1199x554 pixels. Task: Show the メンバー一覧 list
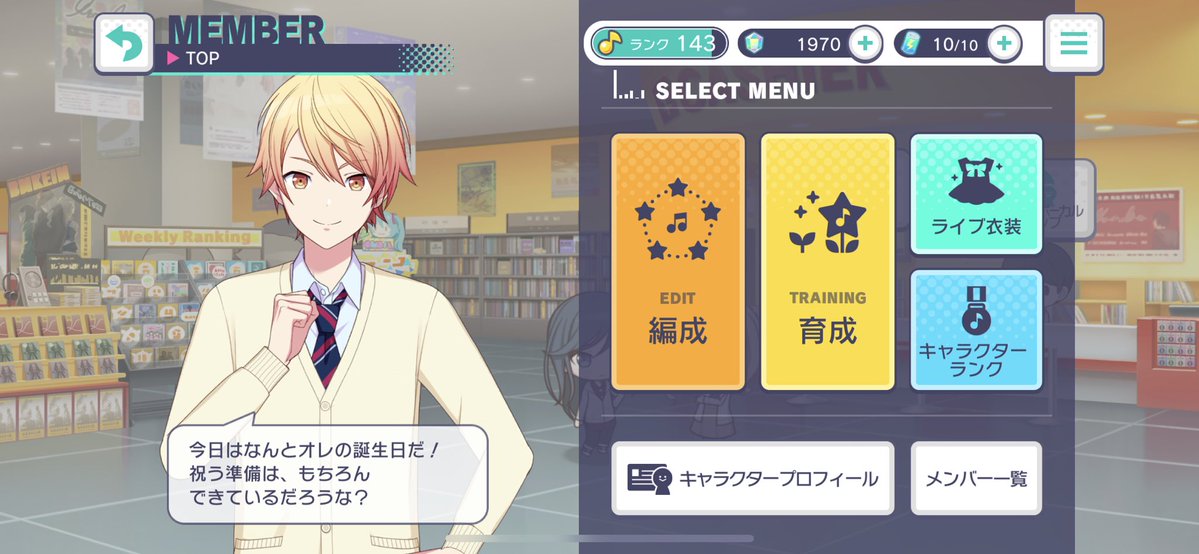click(x=976, y=478)
